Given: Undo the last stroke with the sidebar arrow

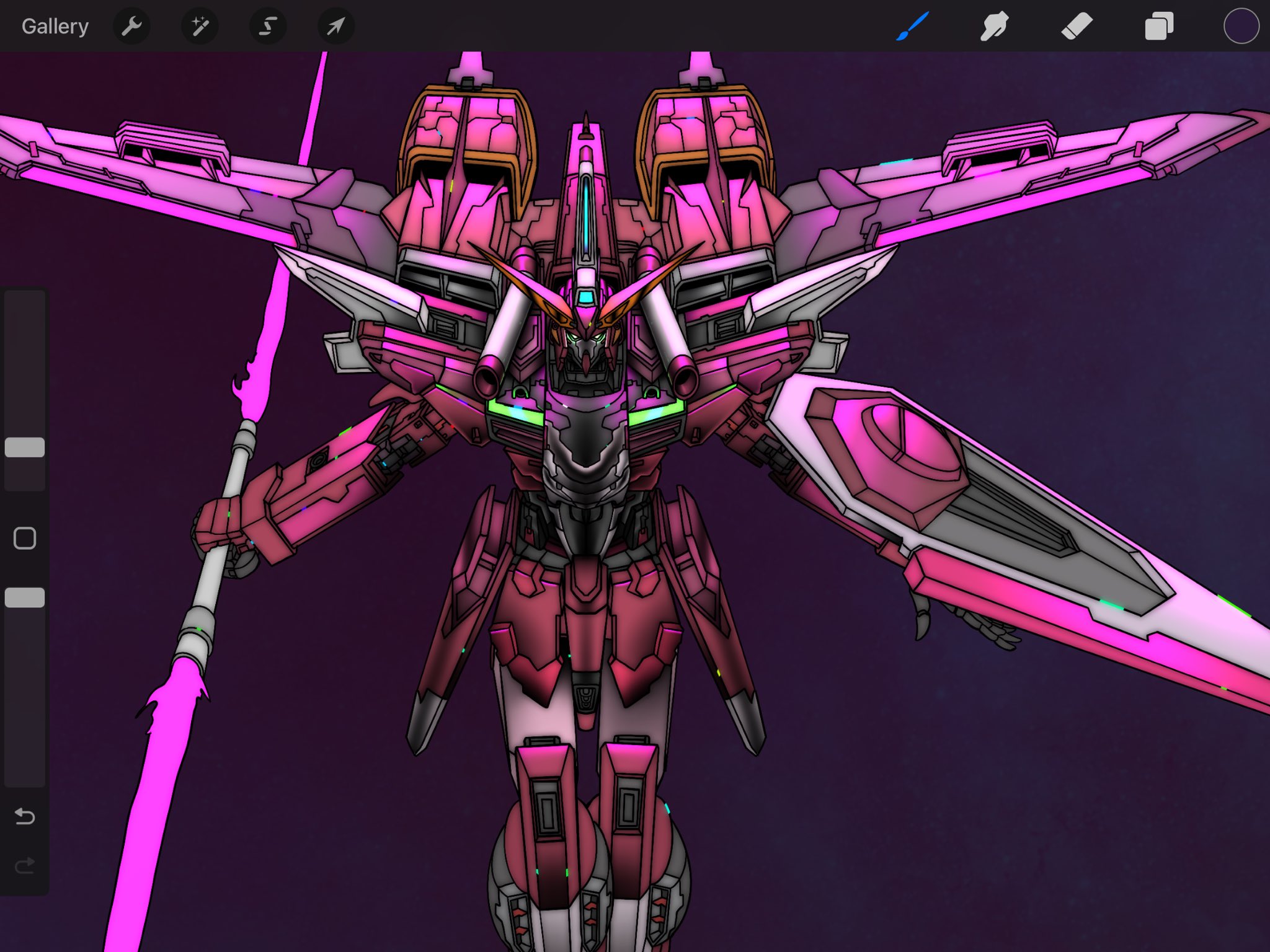Looking at the screenshot, I should coord(25,817).
